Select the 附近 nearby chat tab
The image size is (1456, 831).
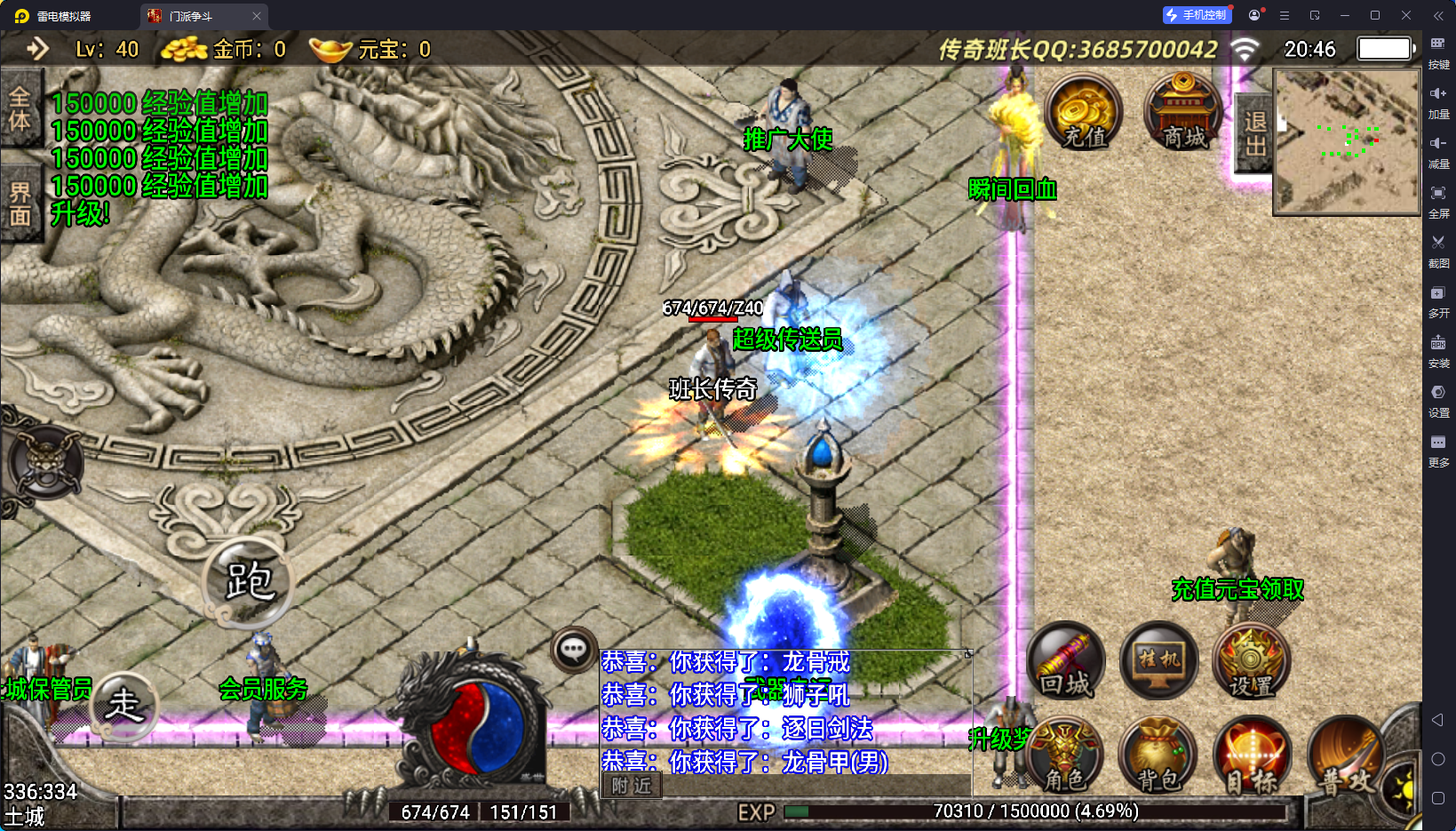point(632,786)
